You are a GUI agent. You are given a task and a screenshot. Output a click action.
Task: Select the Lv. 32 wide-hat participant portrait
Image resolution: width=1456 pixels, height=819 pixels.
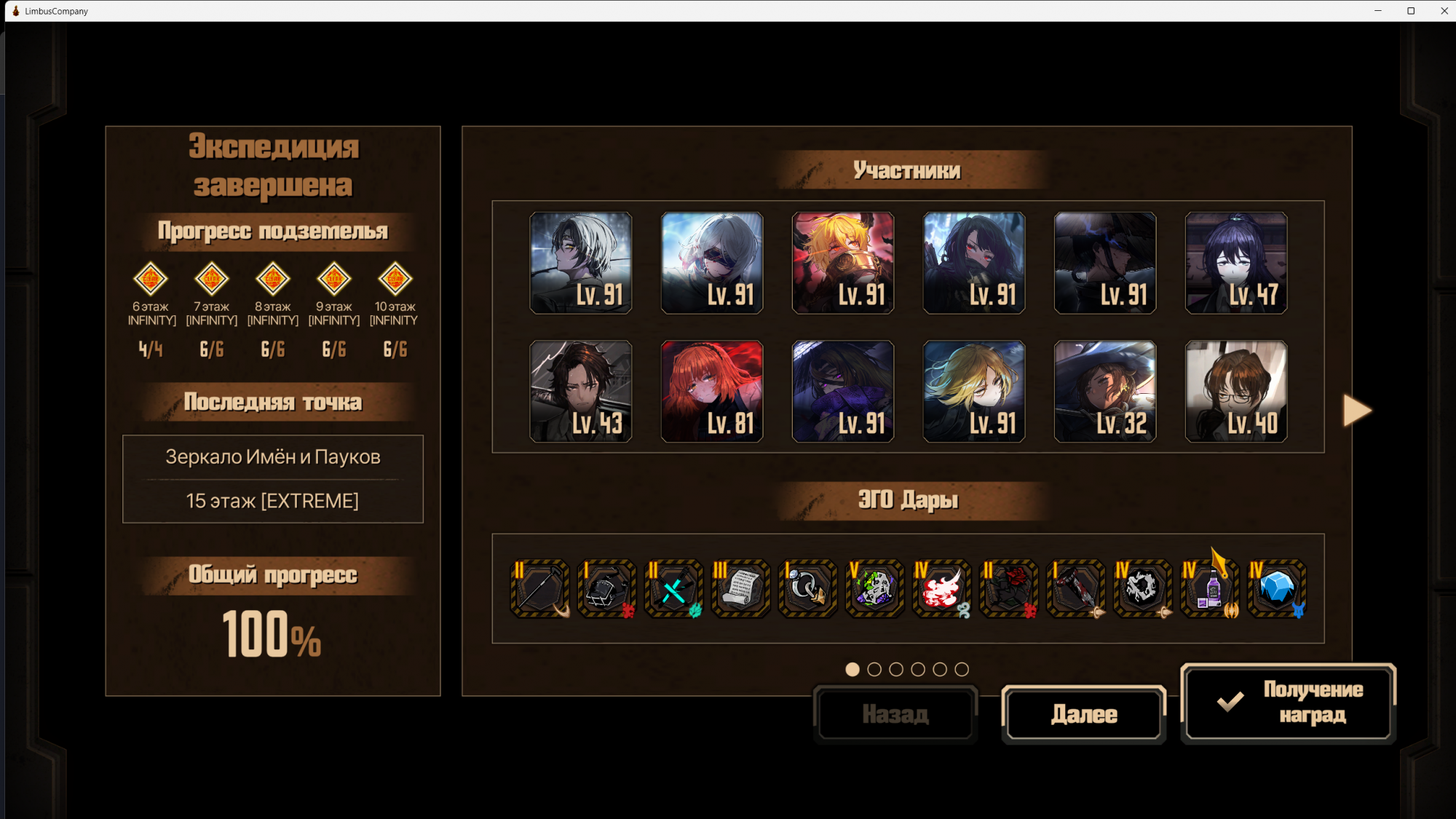click(x=1104, y=392)
